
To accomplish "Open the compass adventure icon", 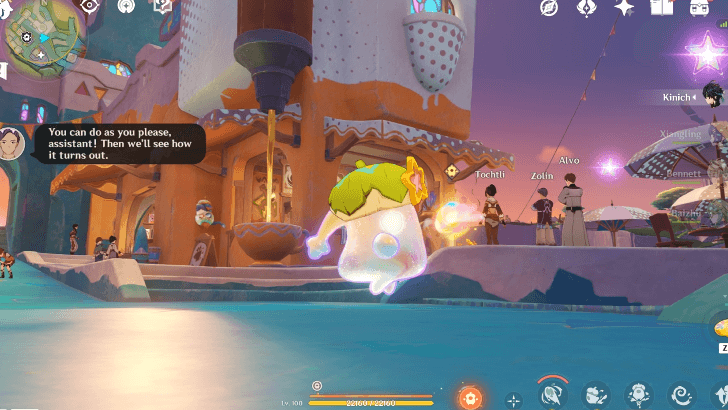I will coord(549,8).
